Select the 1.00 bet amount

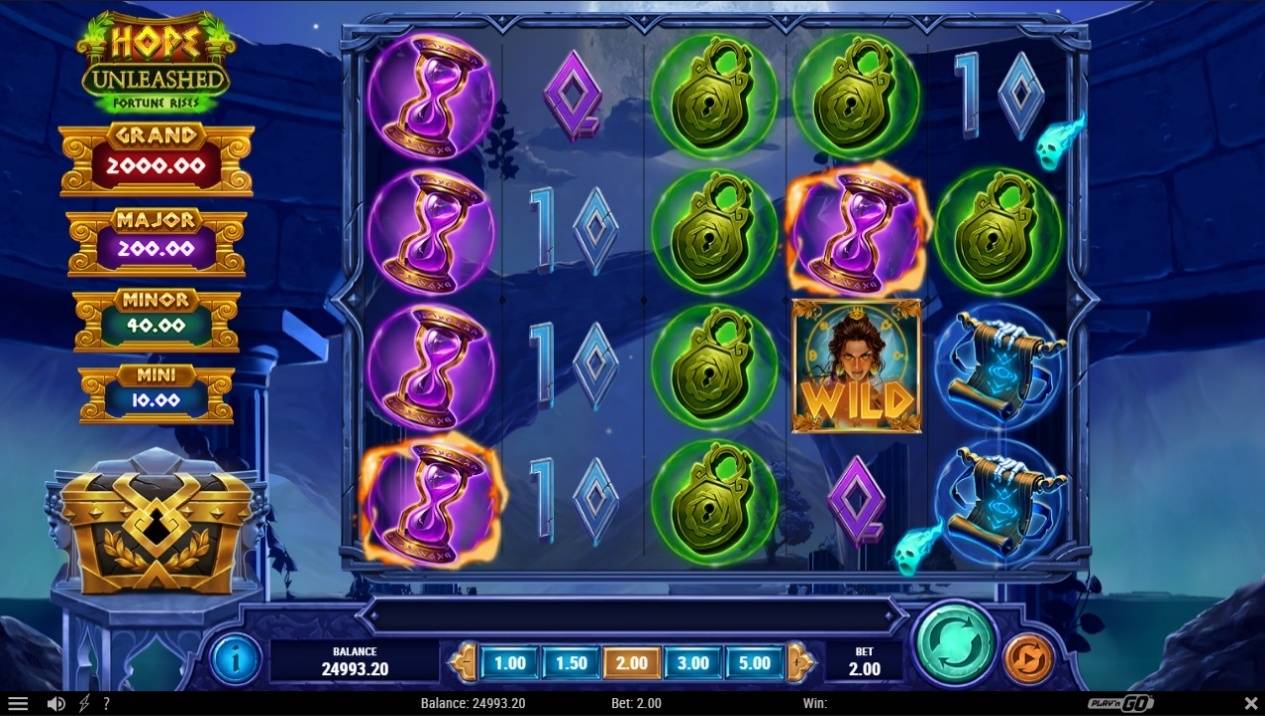pos(510,662)
